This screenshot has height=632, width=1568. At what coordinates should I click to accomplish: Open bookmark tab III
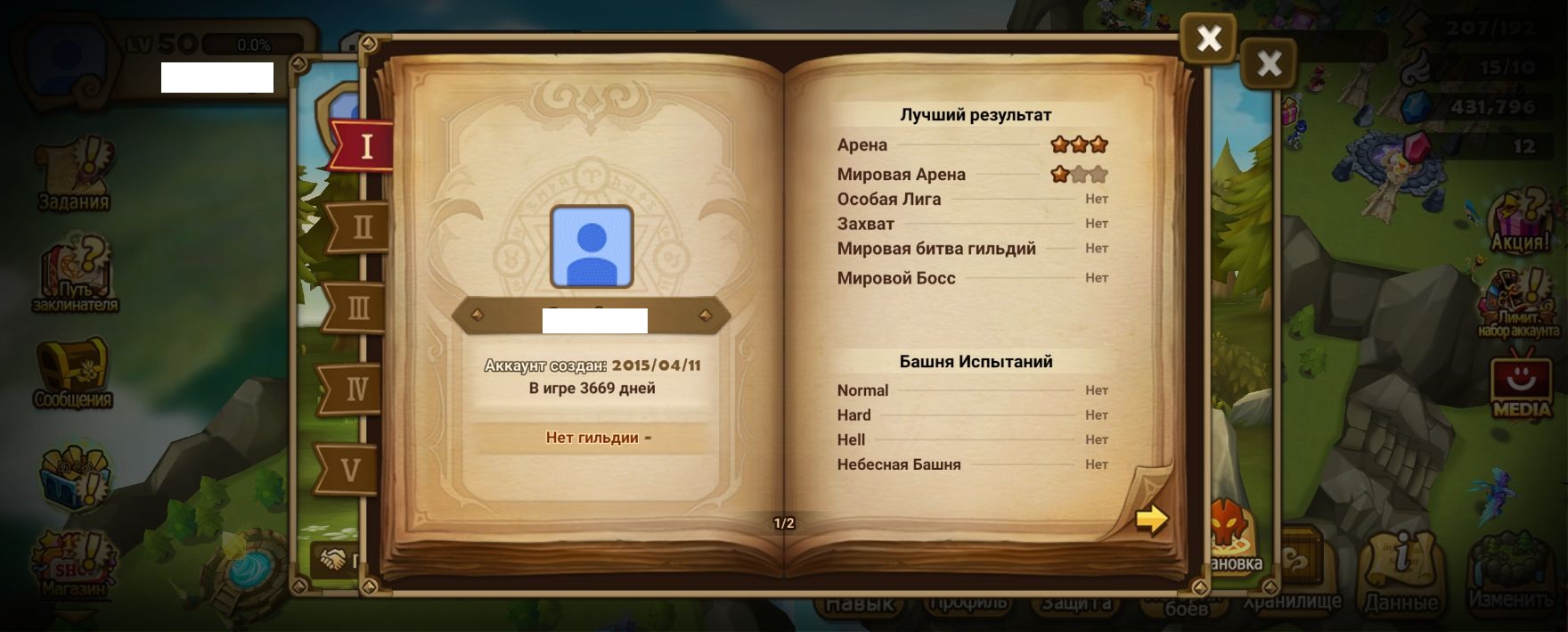[x=356, y=308]
